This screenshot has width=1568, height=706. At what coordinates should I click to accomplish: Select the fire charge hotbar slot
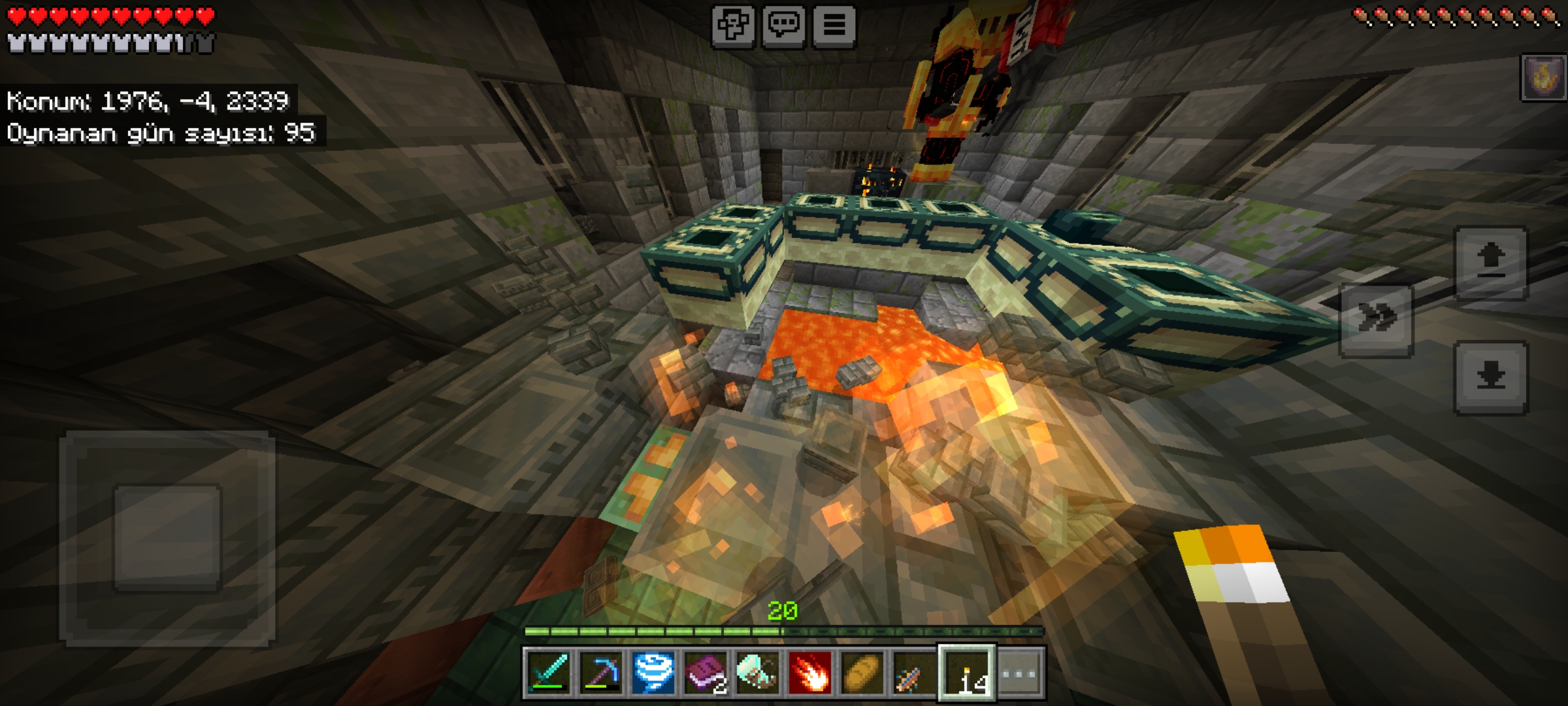tap(810, 673)
